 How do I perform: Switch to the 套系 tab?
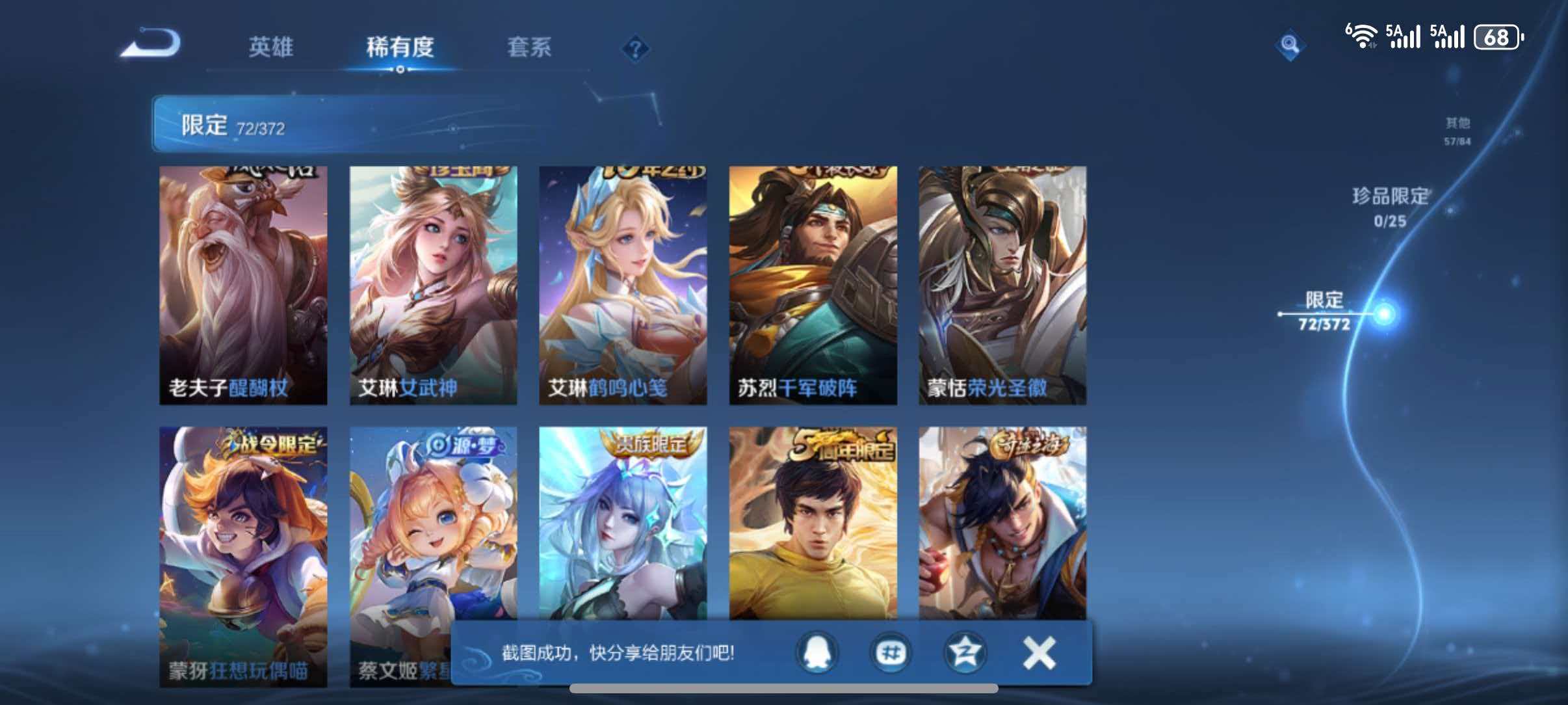(529, 47)
